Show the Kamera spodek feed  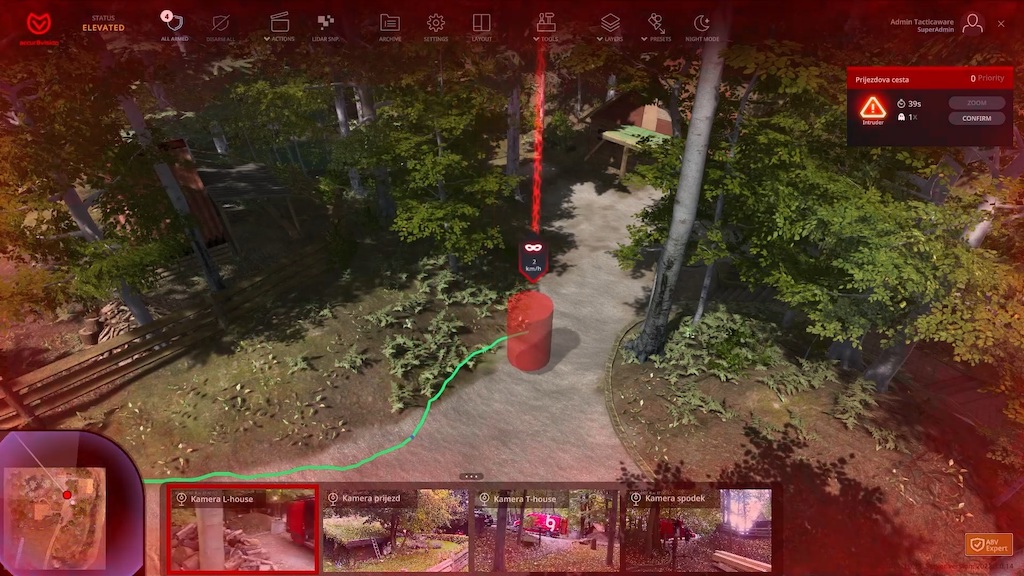tap(698, 529)
